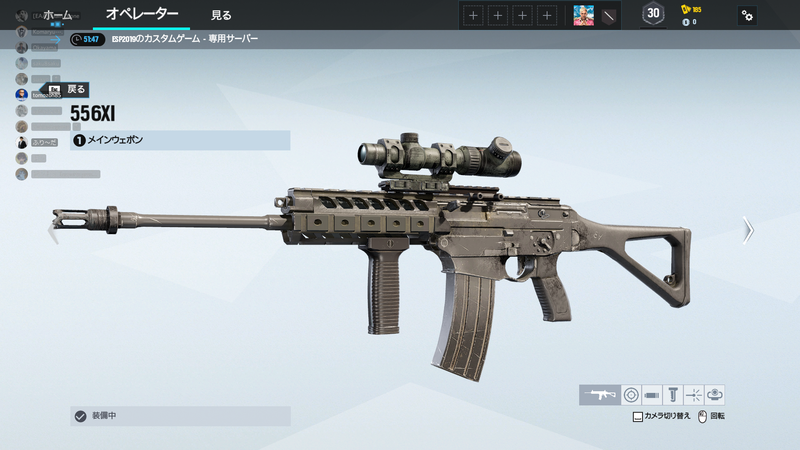Click the player profile avatar picture
This screenshot has height=450, width=800.
pos(583,15)
